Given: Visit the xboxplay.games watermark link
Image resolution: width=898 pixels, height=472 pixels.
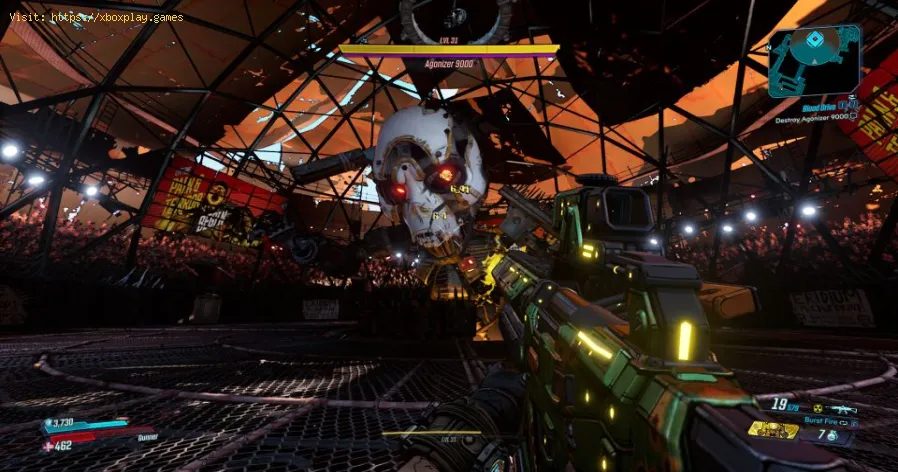Looking at the screenshot, I should point(95,15).
